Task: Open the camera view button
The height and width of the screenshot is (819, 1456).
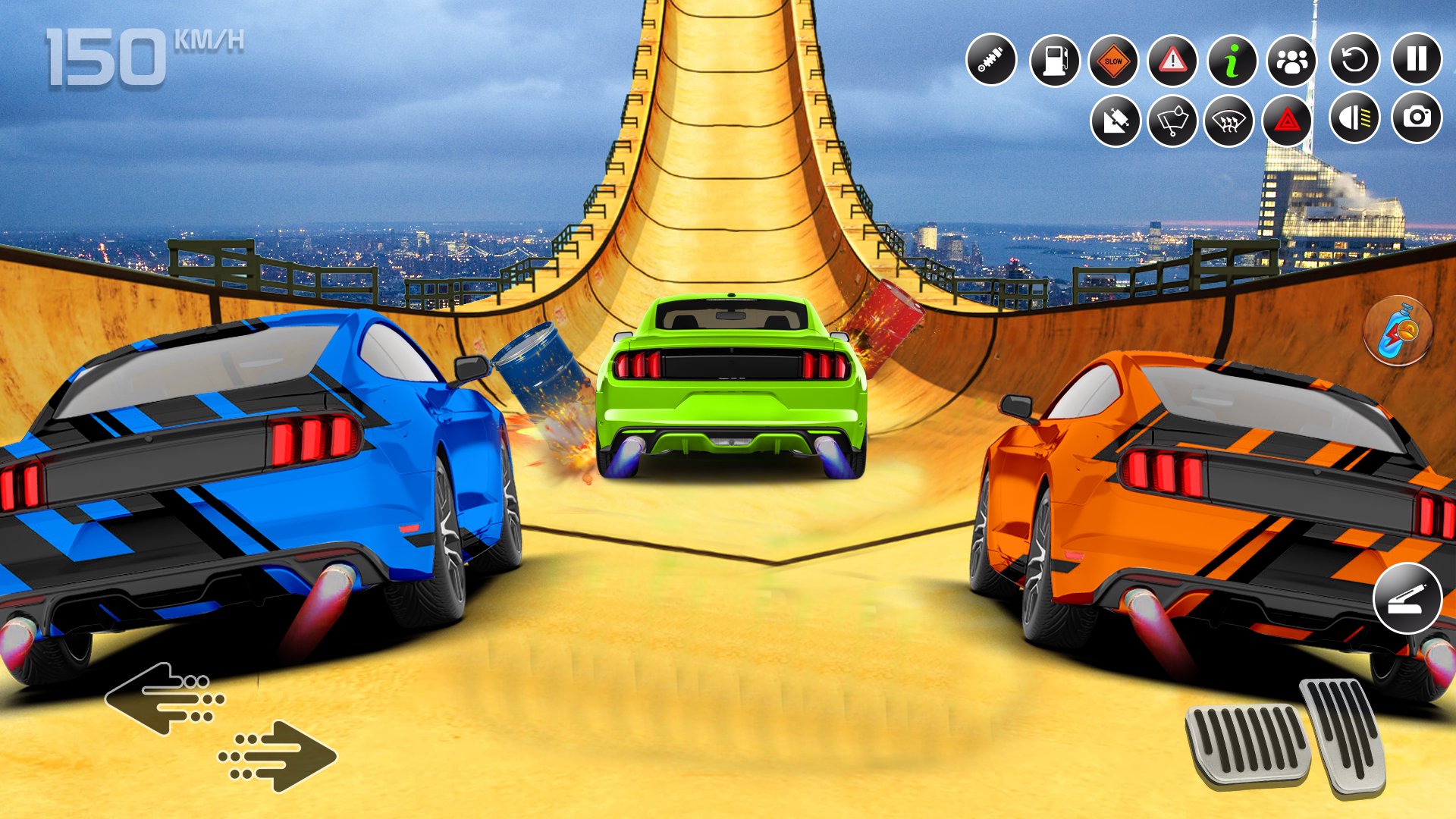Action: tap(1417, 118)
